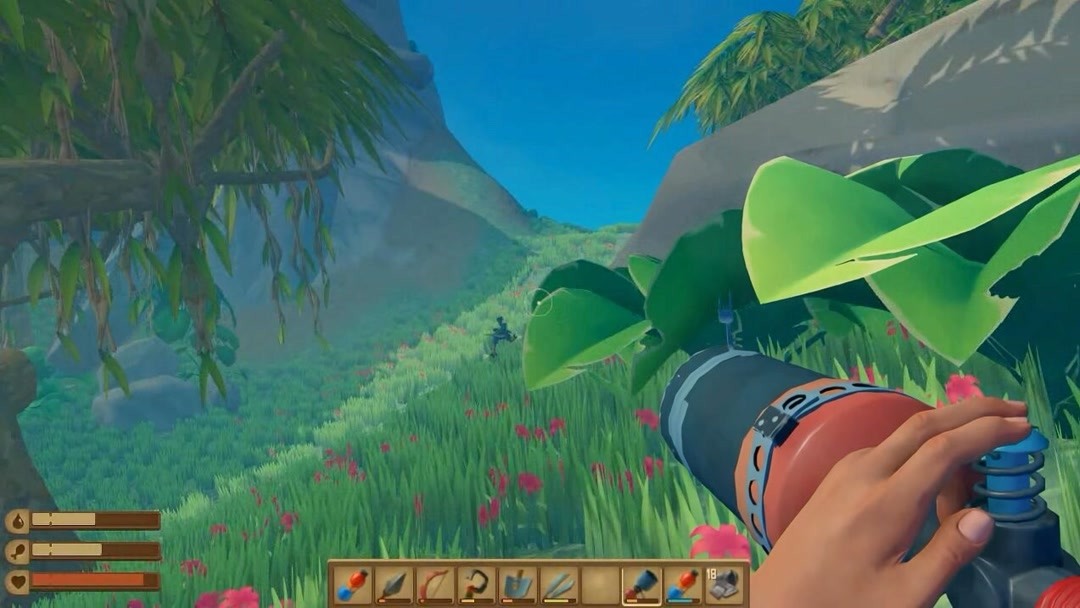Select the empty hotbar slot
Viewport: 1080px width, 608px height.
pos(599,584)
